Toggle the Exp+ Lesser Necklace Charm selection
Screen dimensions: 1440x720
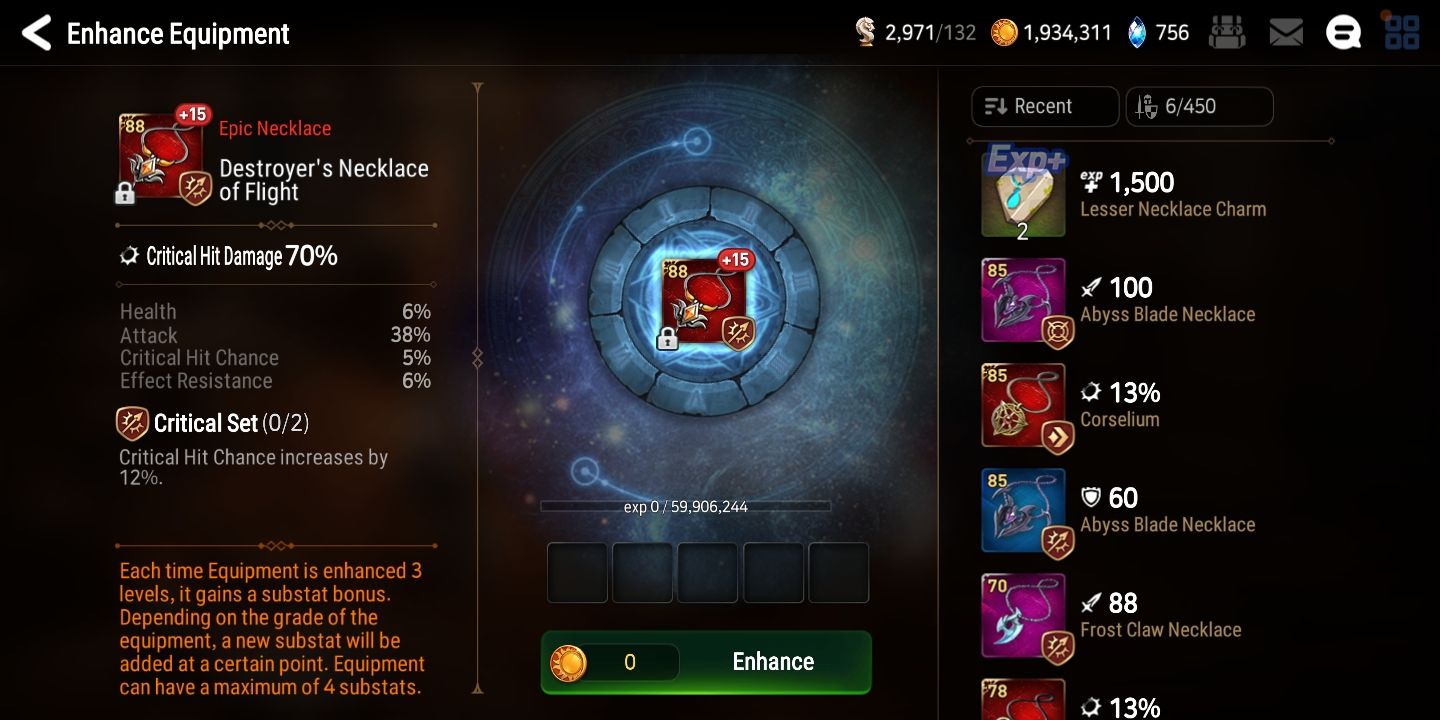(x=1023, y=190)
